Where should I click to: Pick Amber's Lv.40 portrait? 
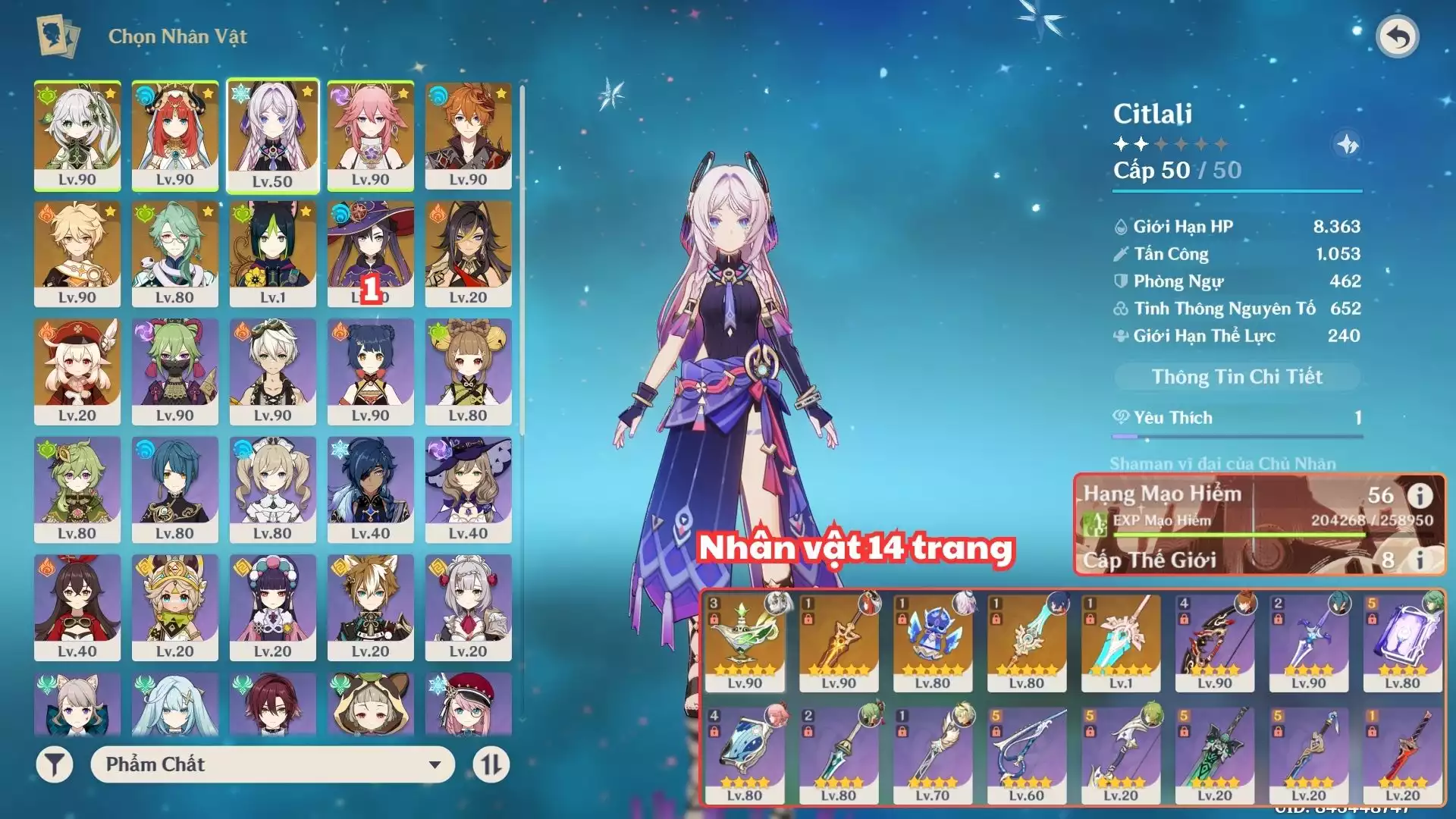click(x=77, y=607)
